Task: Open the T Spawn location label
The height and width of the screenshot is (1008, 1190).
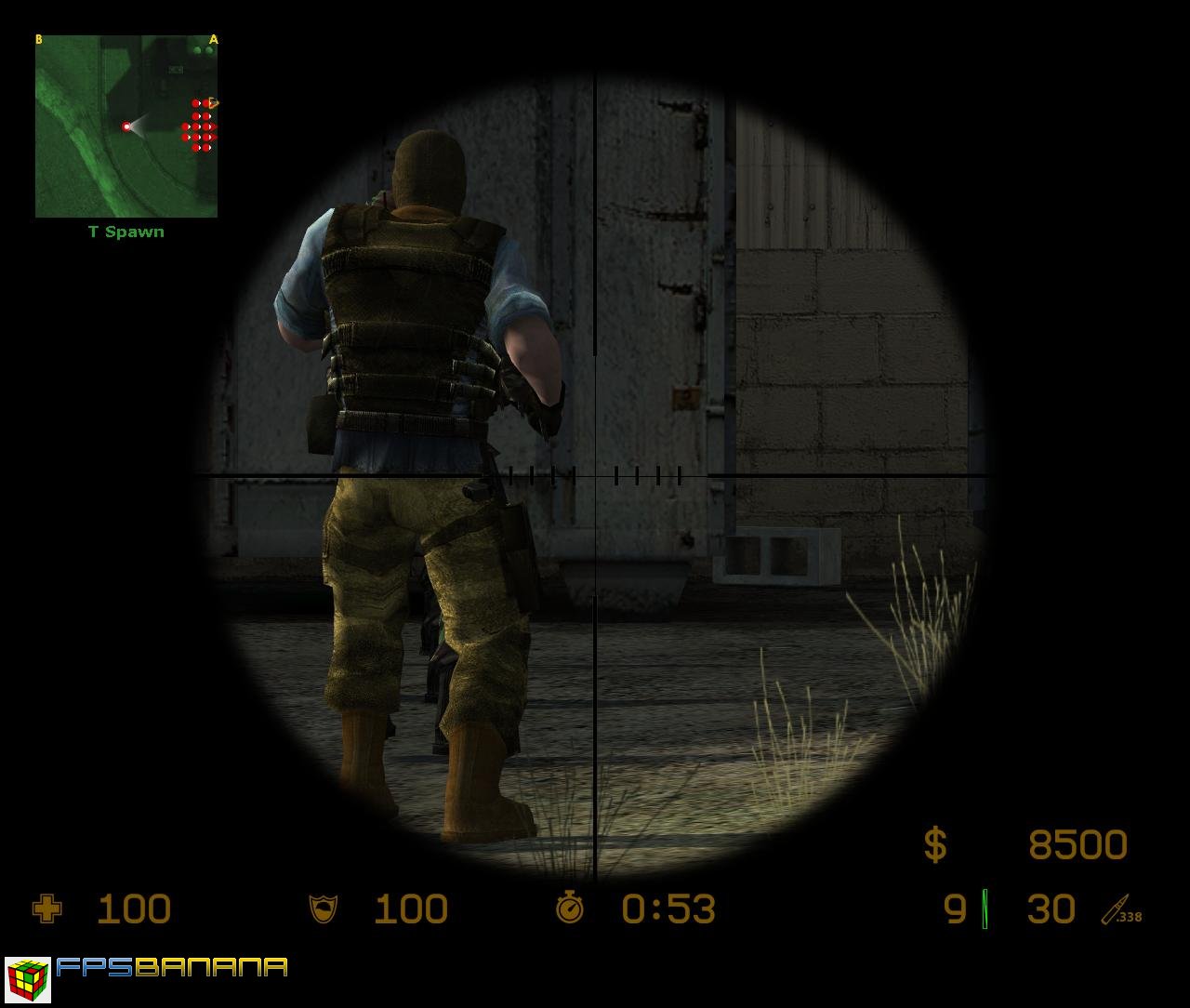Action: pyautogui.click(x=125, y=232)
